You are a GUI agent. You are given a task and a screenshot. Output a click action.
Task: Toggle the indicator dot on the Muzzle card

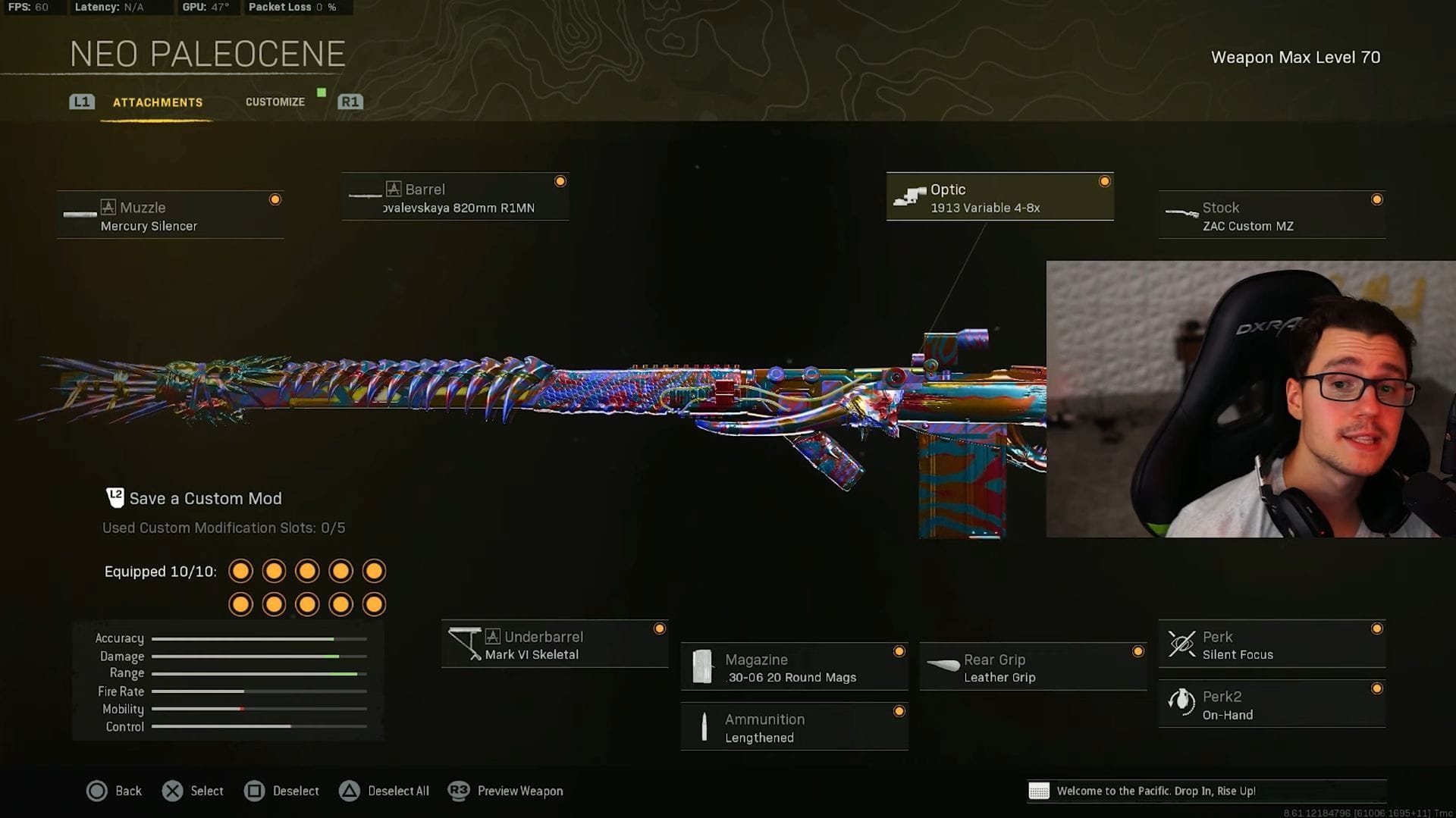[x=275, y=199]
